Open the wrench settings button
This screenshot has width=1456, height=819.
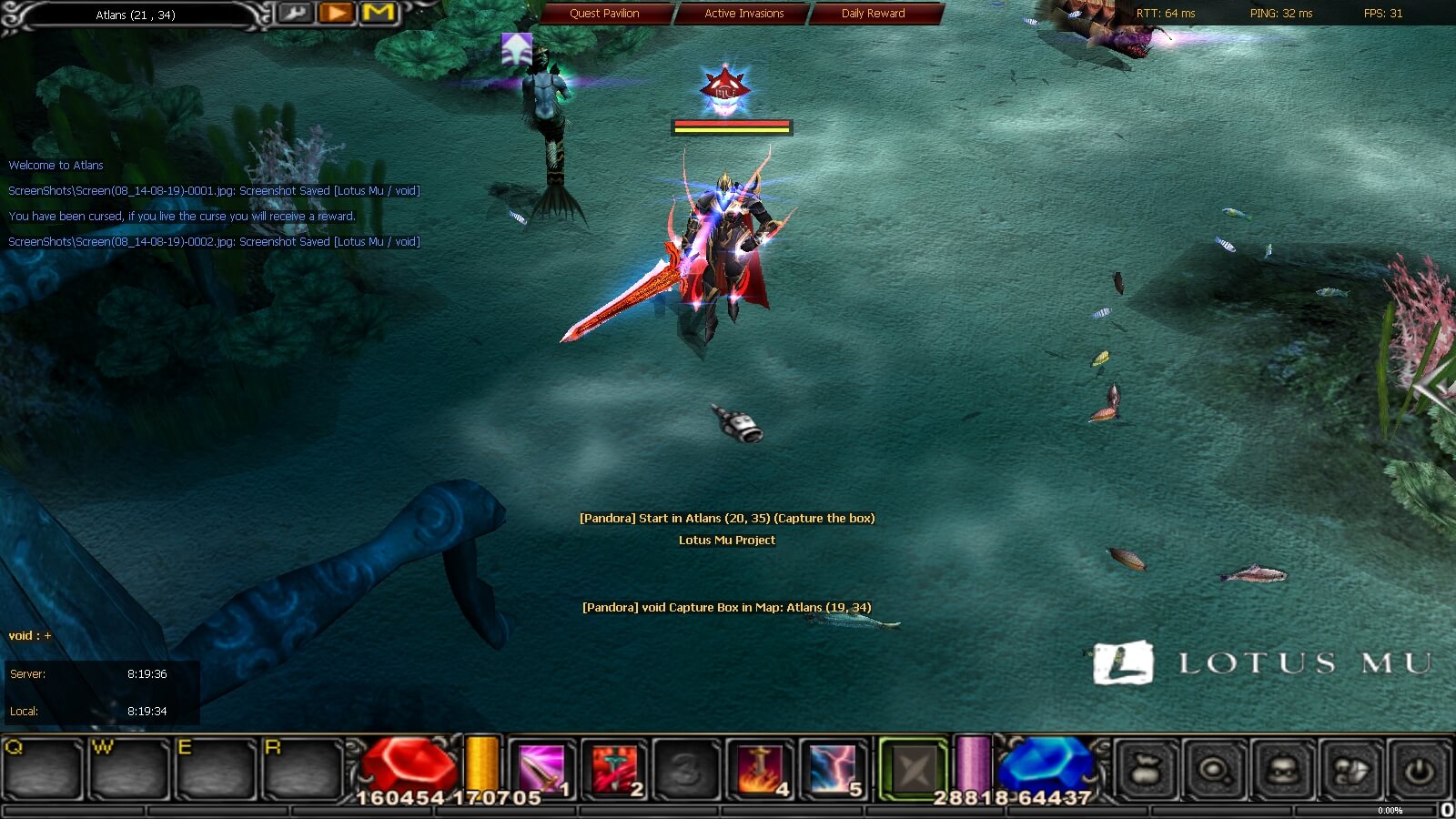point(294,14)
